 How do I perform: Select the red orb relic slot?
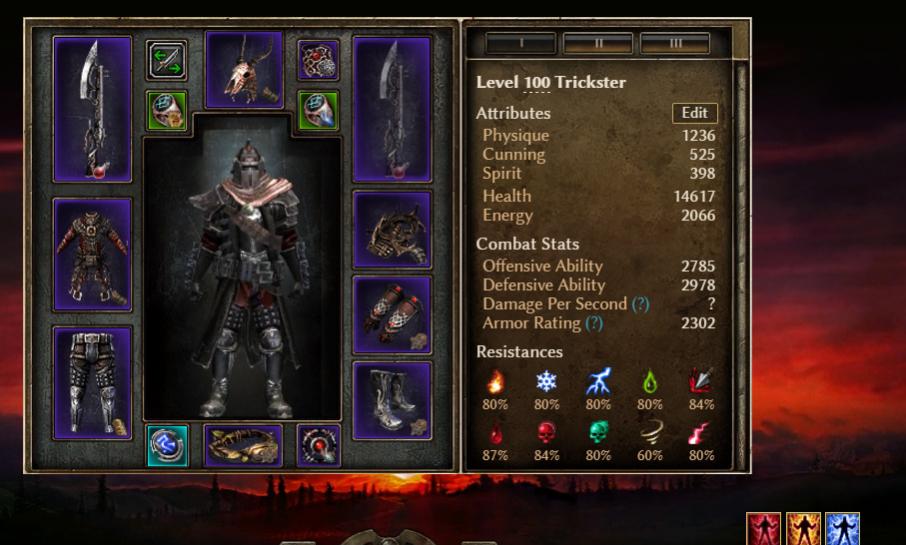click(x=318, y=446)
